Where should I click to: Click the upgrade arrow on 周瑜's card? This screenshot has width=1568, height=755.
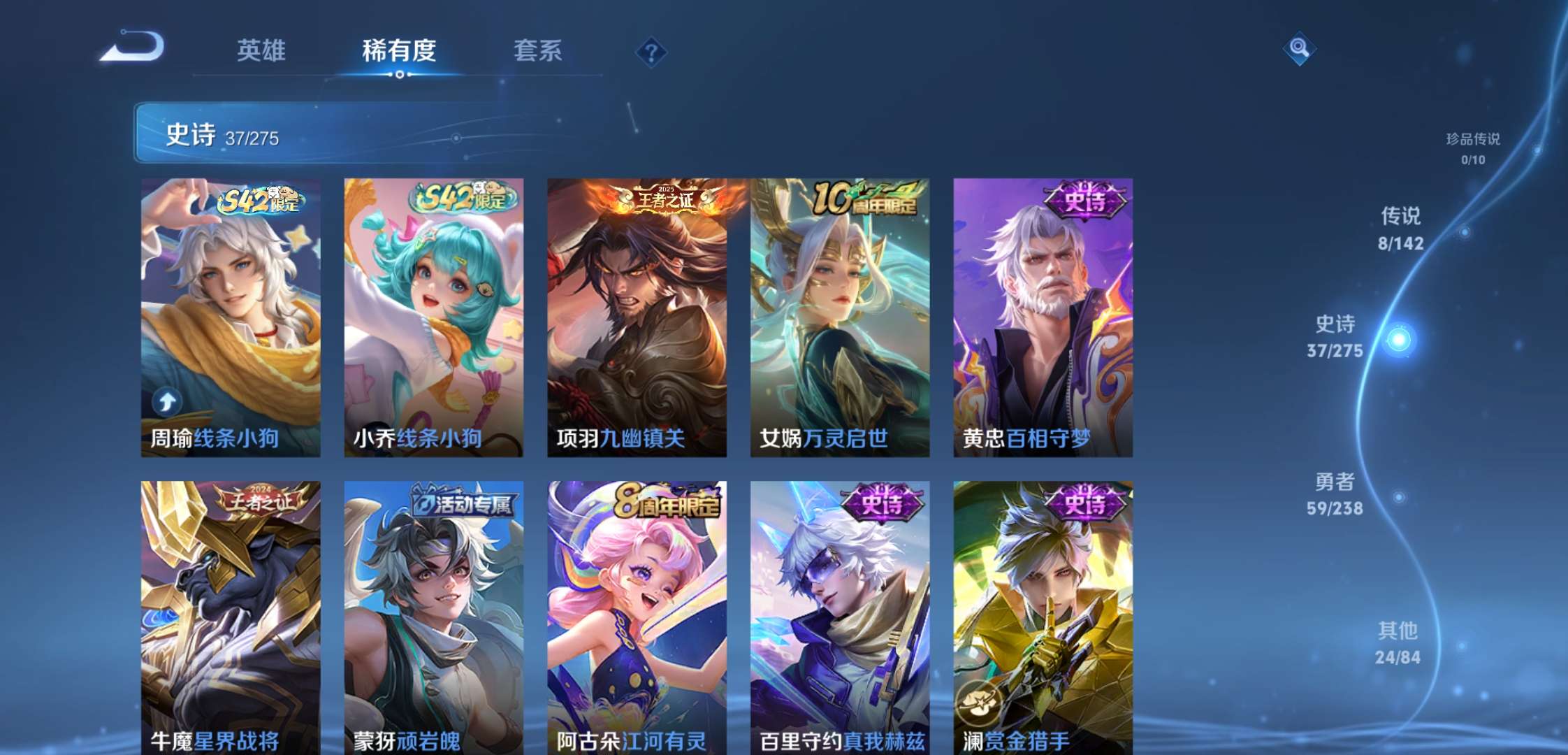[x=168, y=401]
